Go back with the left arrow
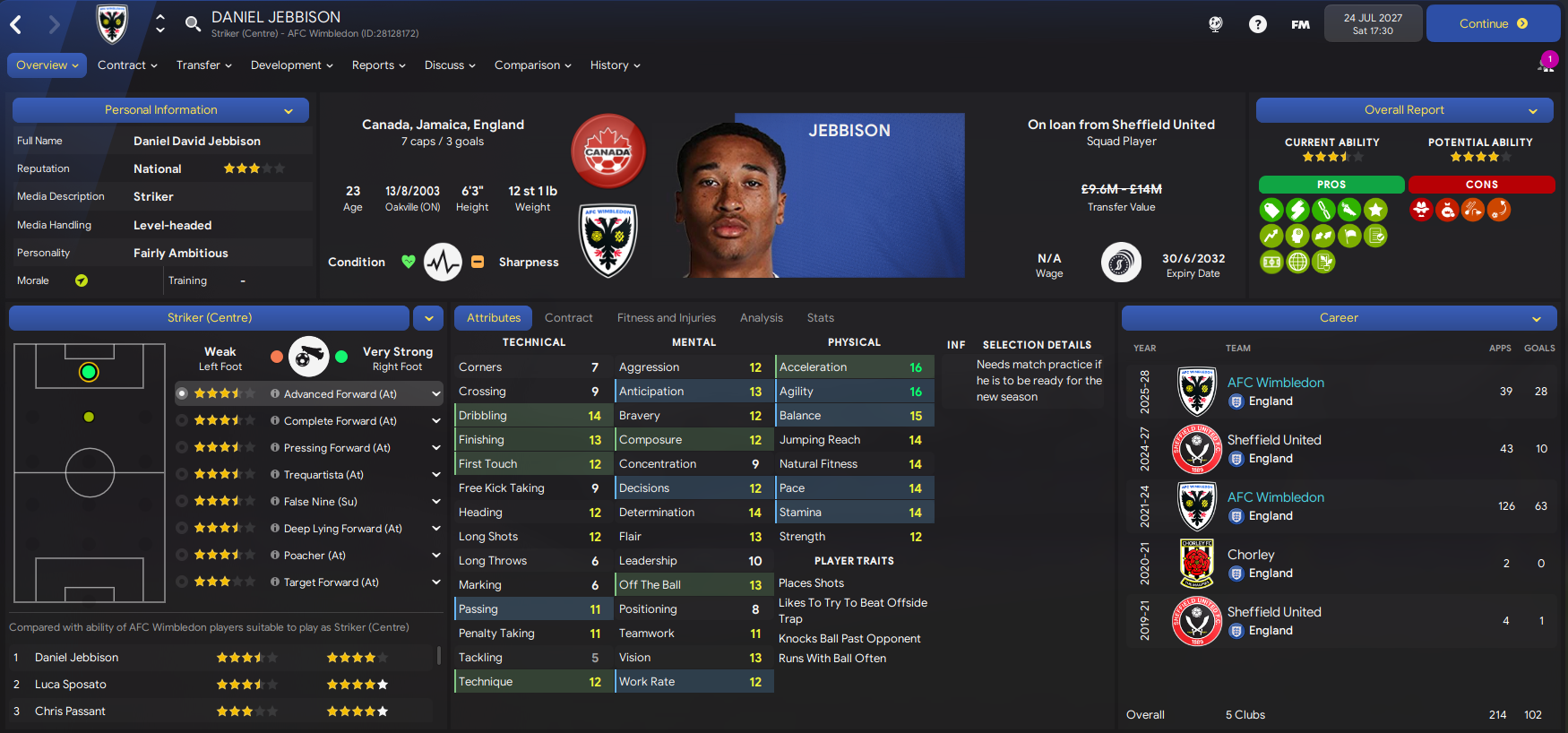 coord(16,24)
